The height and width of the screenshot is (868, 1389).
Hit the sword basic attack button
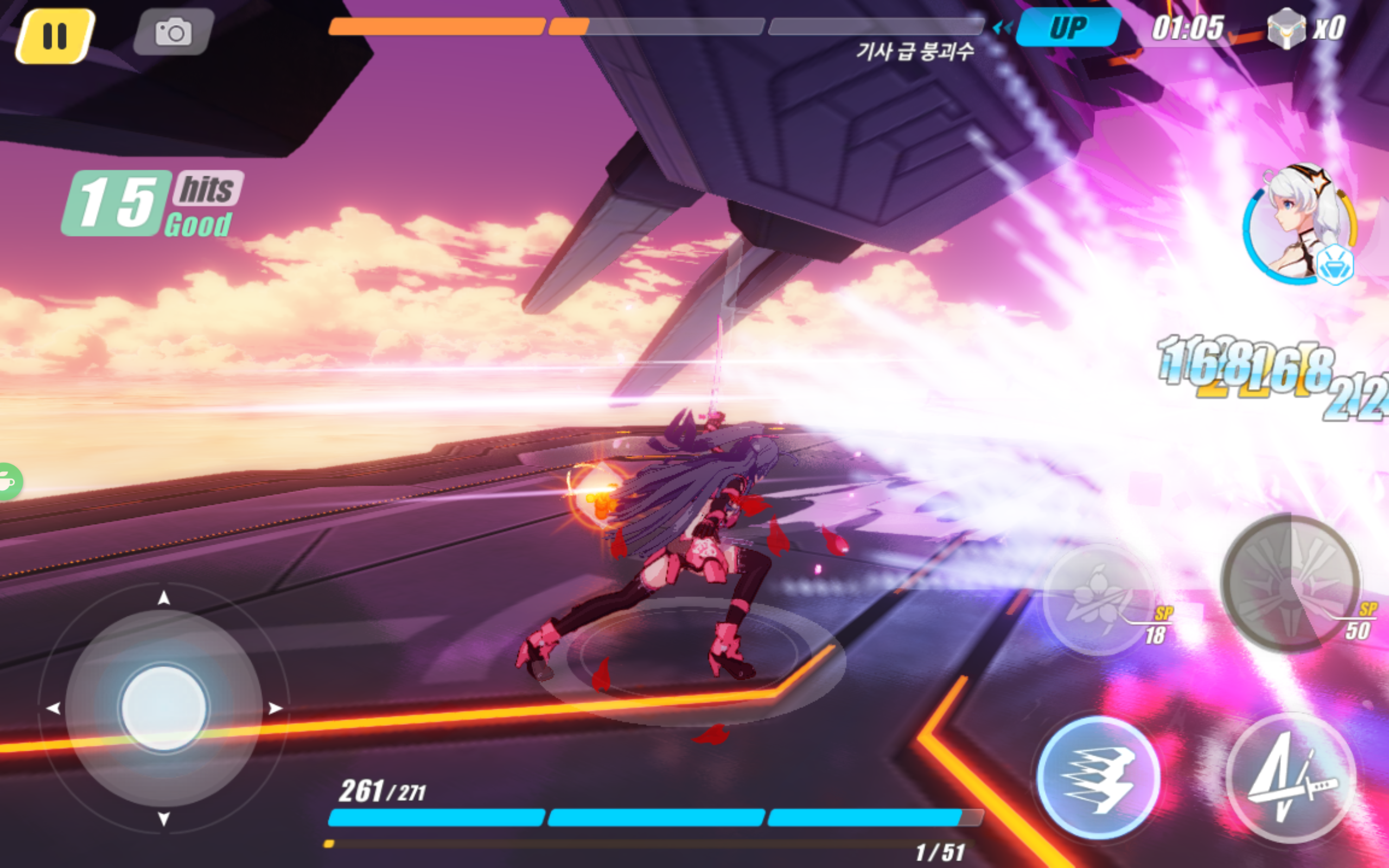[1290, 778]
